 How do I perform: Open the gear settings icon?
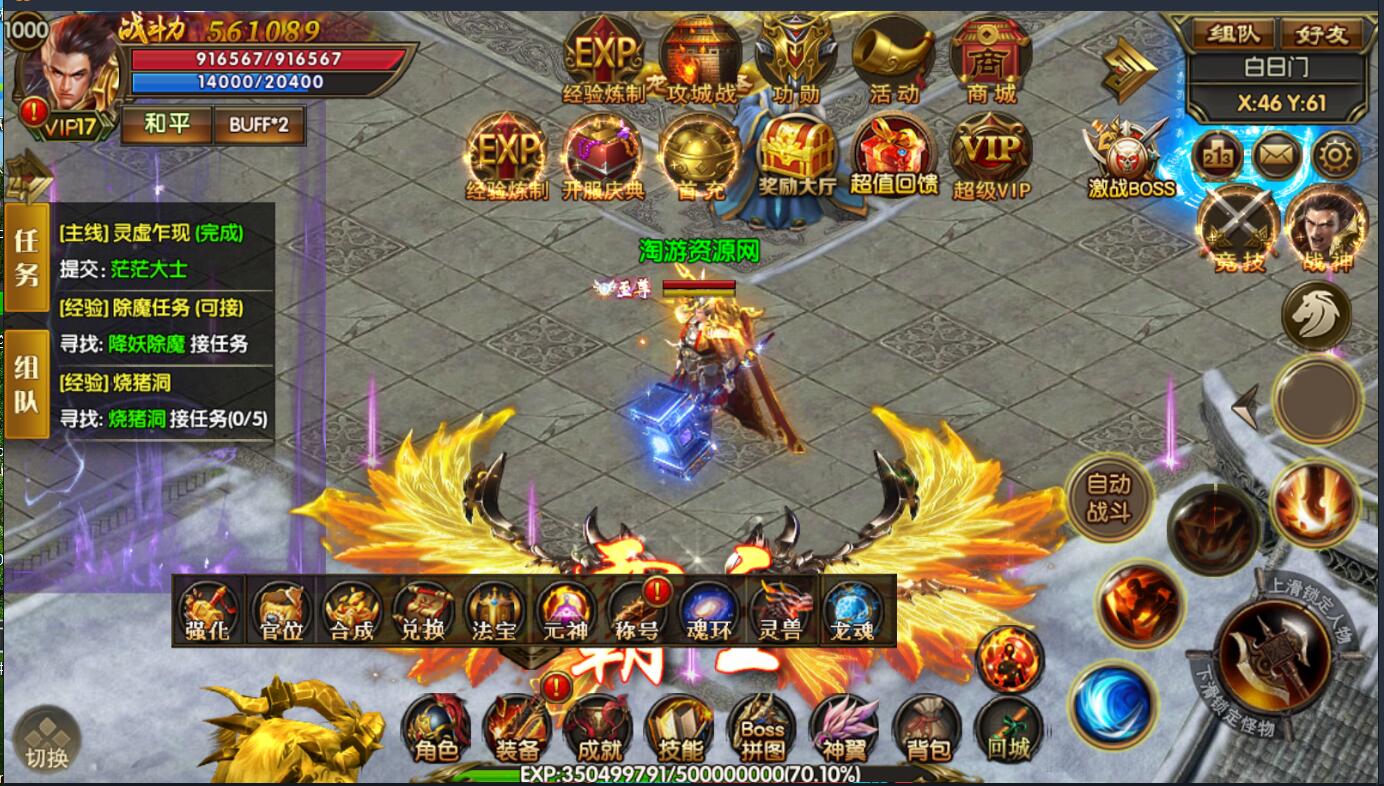(1335, 155)
